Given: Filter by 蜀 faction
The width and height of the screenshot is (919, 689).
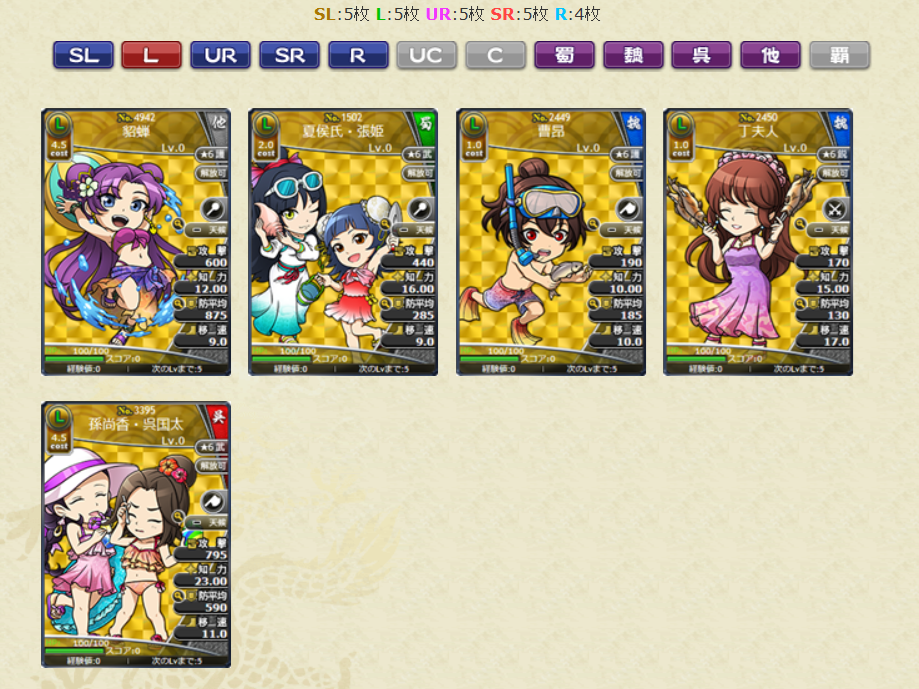Looking at the screenshot, I should tap(564, 56).
